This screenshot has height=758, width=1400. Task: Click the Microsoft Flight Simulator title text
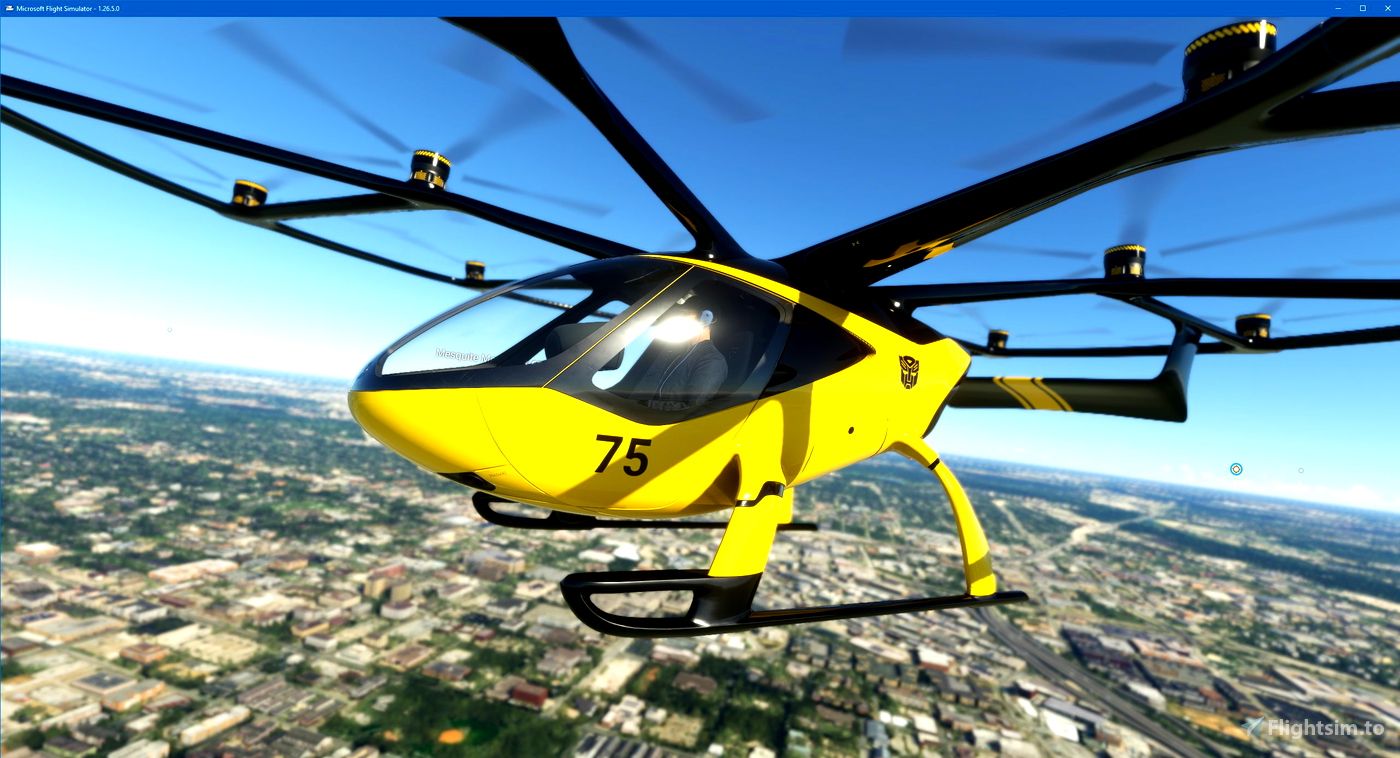[55, 7]
